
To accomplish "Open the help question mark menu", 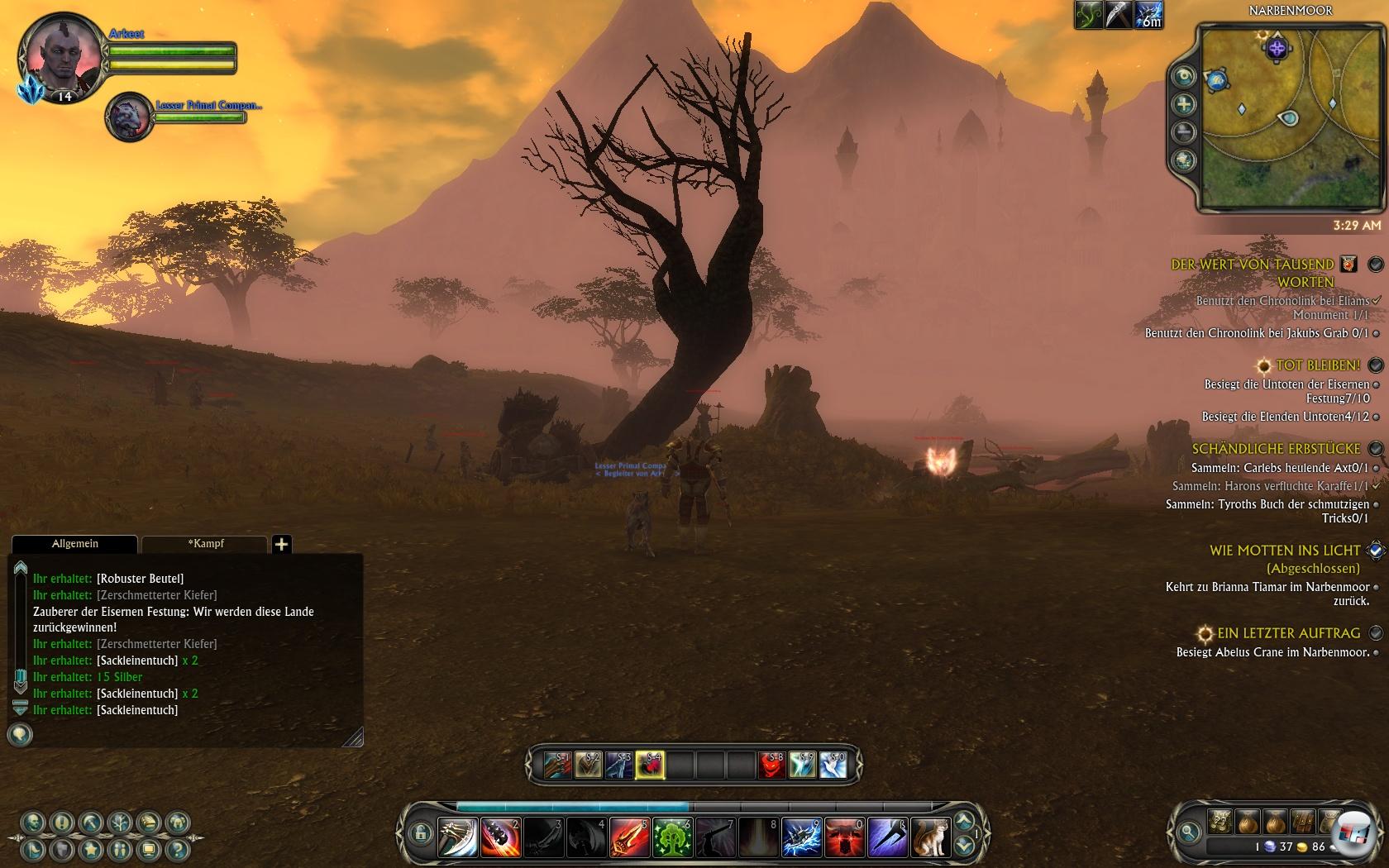I will coord(176,848).
